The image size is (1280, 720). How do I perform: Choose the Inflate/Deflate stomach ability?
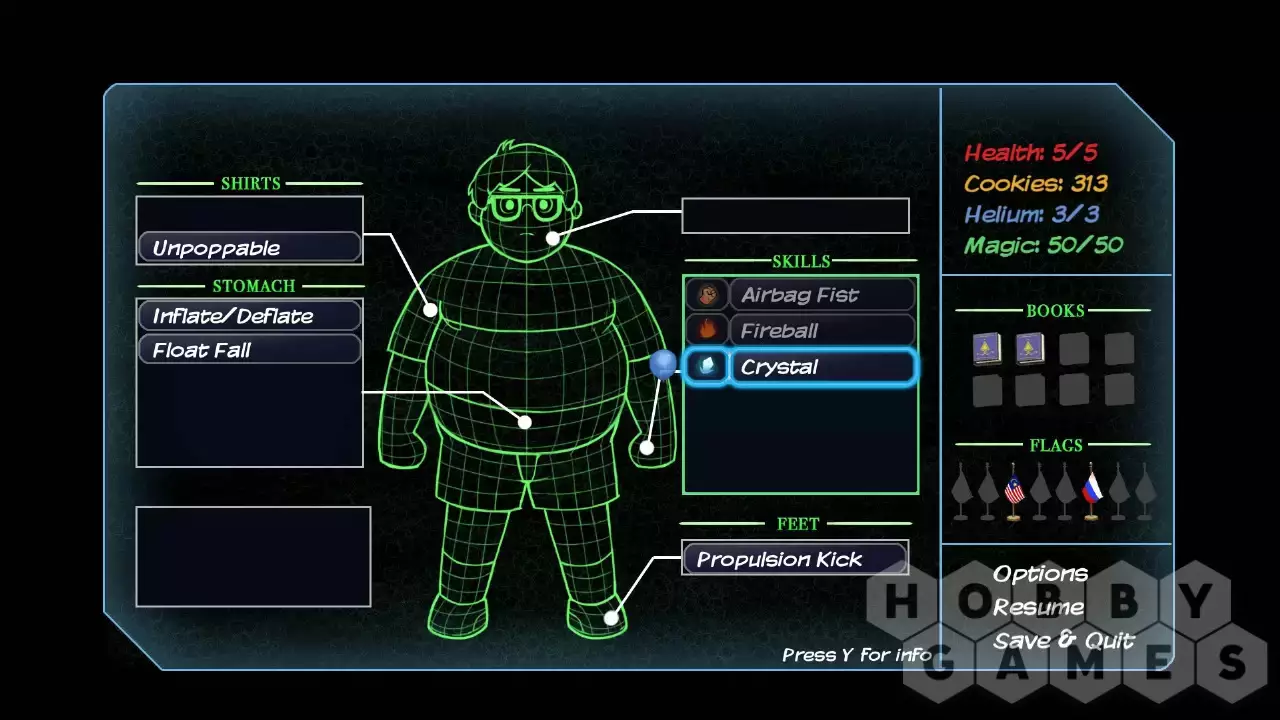(x=249, y=316)
